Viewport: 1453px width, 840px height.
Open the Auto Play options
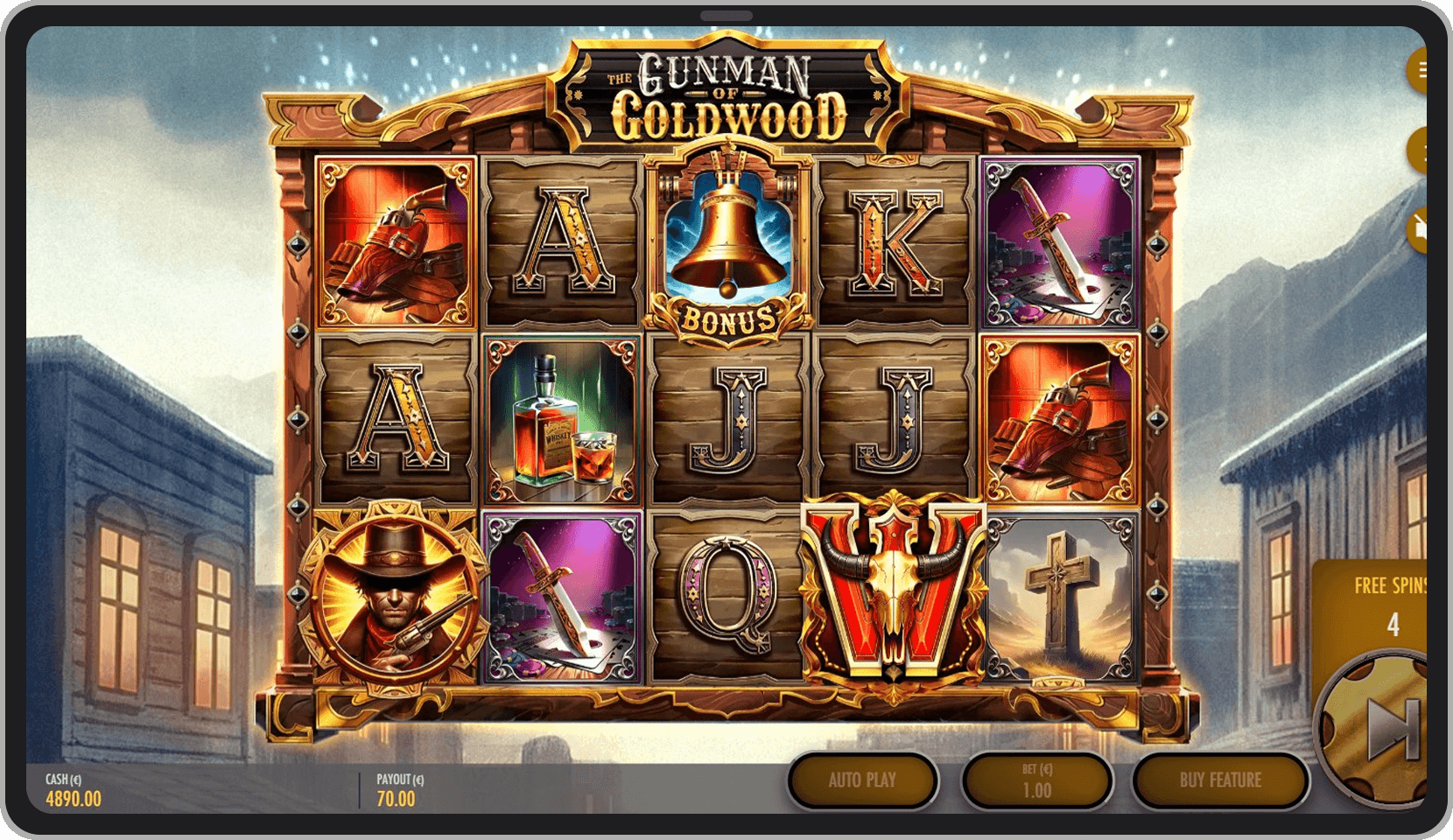click(x=862, y=780)
